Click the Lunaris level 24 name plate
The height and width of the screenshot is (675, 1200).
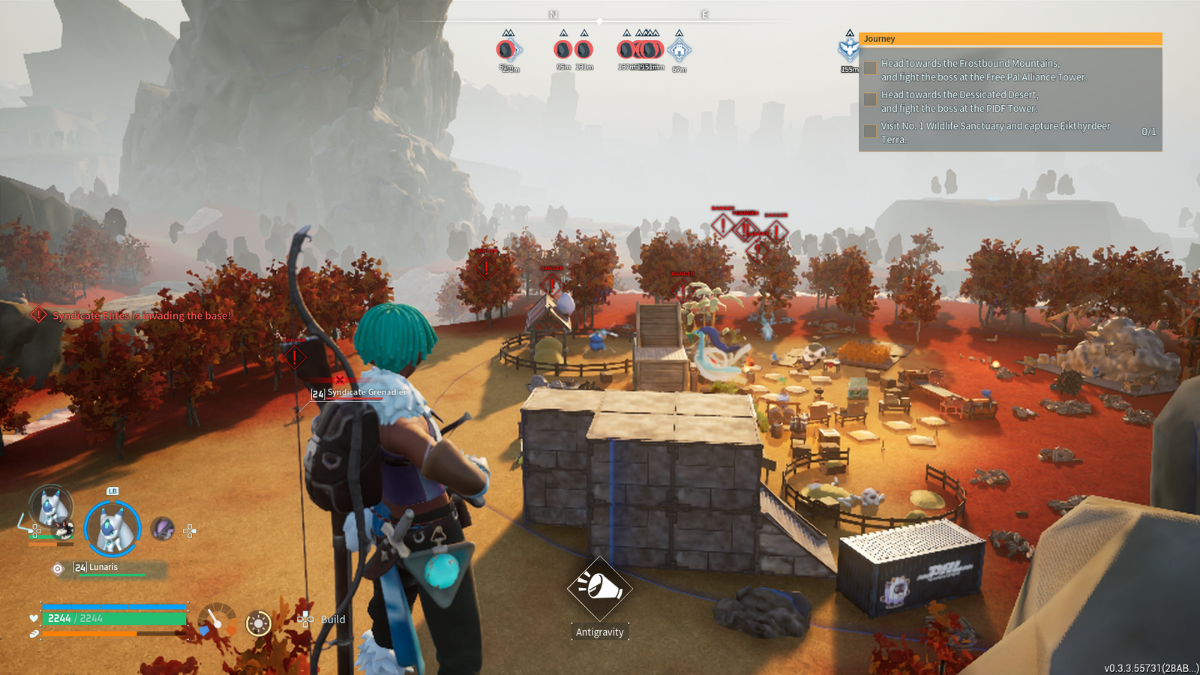coord(103,568)
